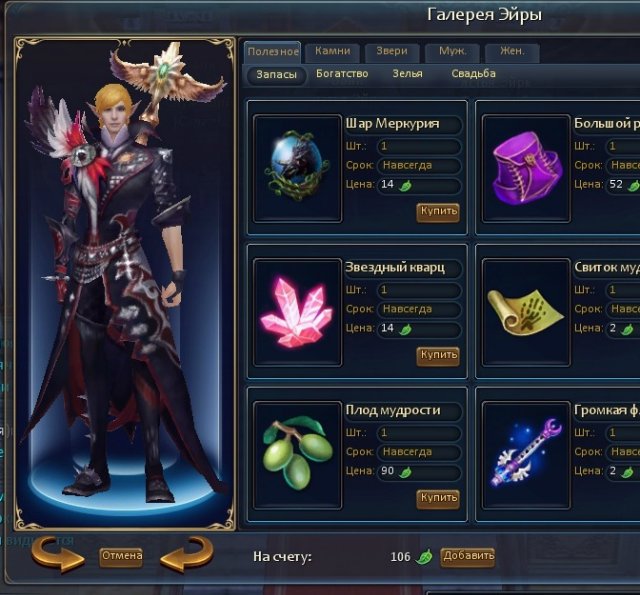Rotate character with the right golden arrow

click(x=186, y=556)
